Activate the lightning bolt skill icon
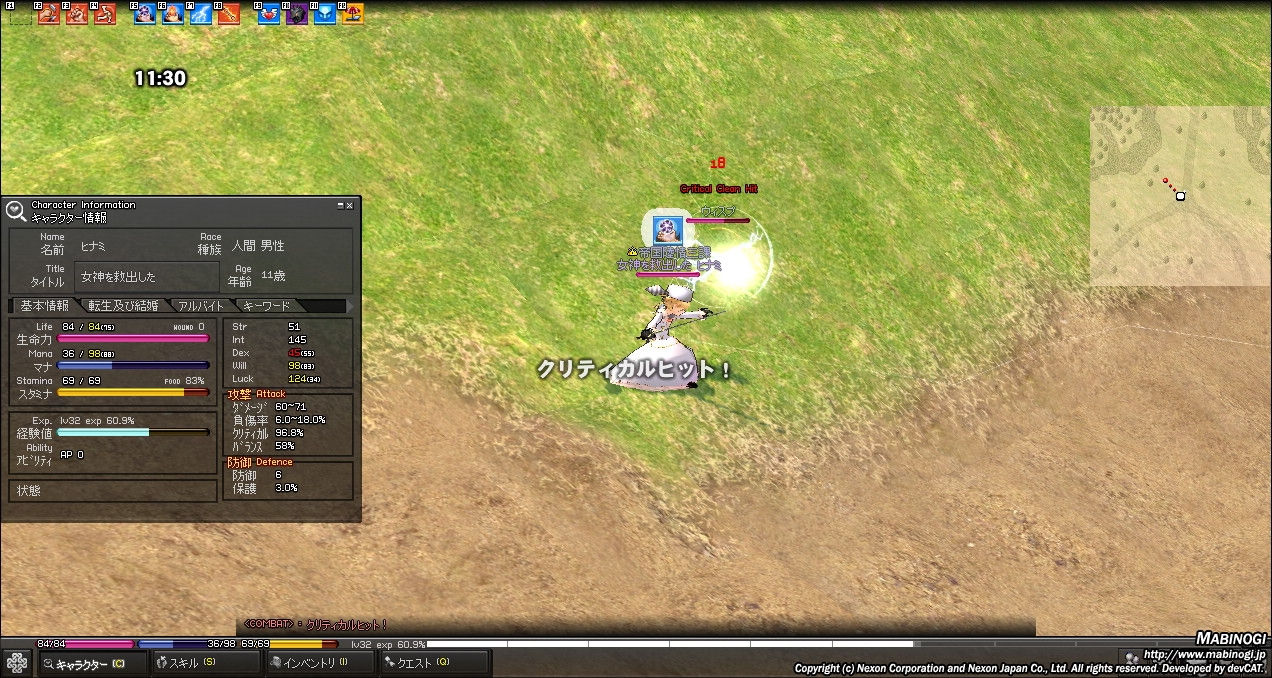Viewport: 1272px width, 678px height. click(x=201, y=14)
